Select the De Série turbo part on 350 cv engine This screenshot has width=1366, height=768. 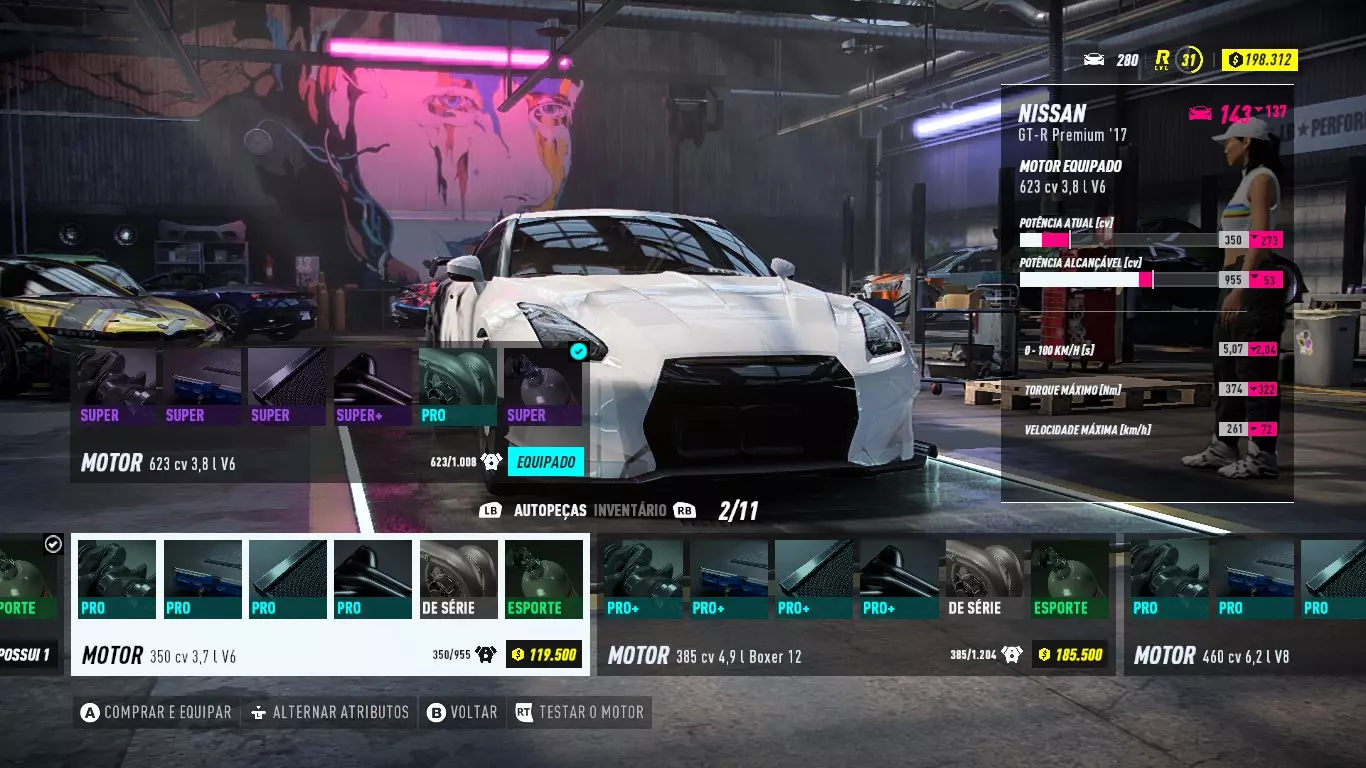click(458, 579)
